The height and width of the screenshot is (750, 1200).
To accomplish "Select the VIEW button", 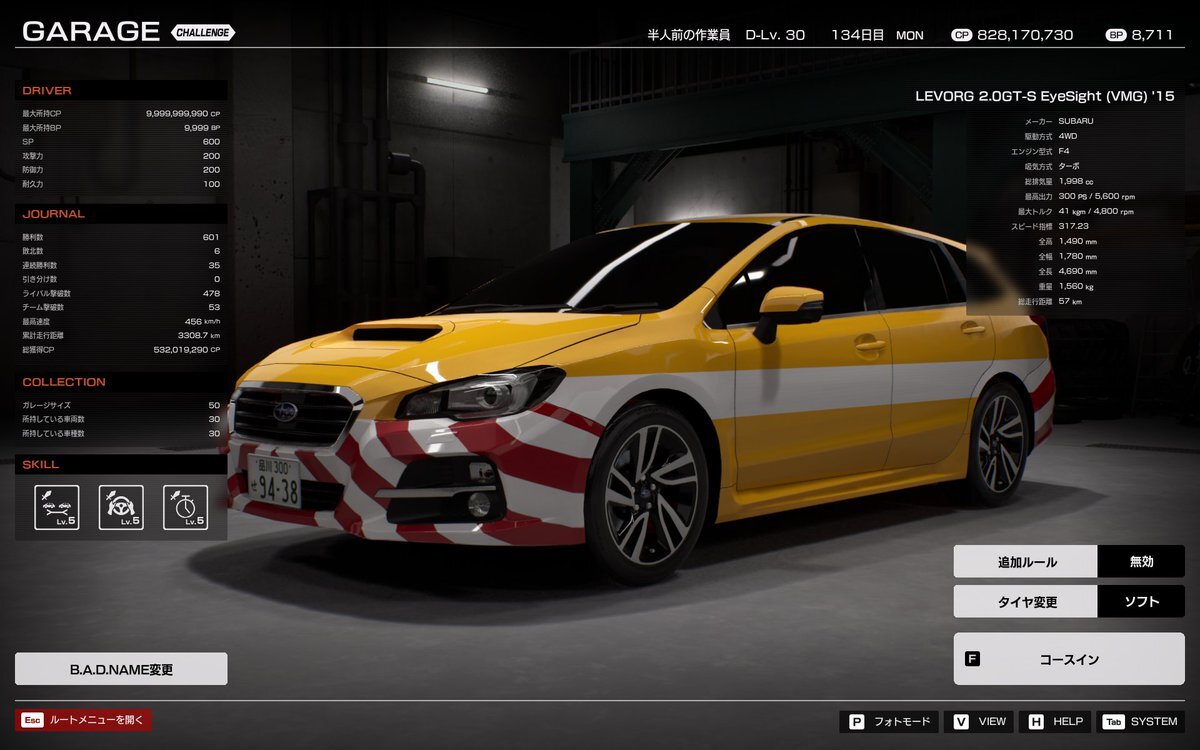I will pyautogui.click(x=980, y=722).
